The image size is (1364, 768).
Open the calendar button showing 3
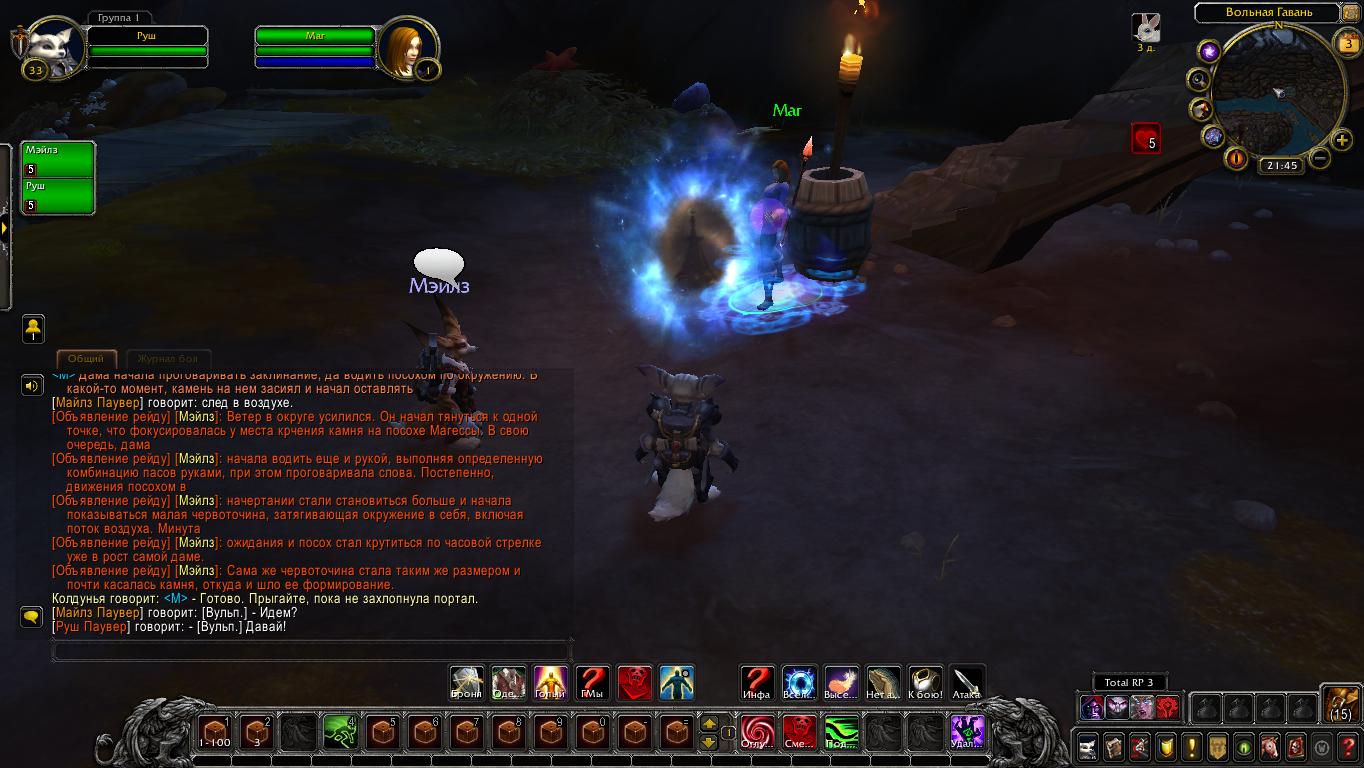click(x=1346, y=42)
